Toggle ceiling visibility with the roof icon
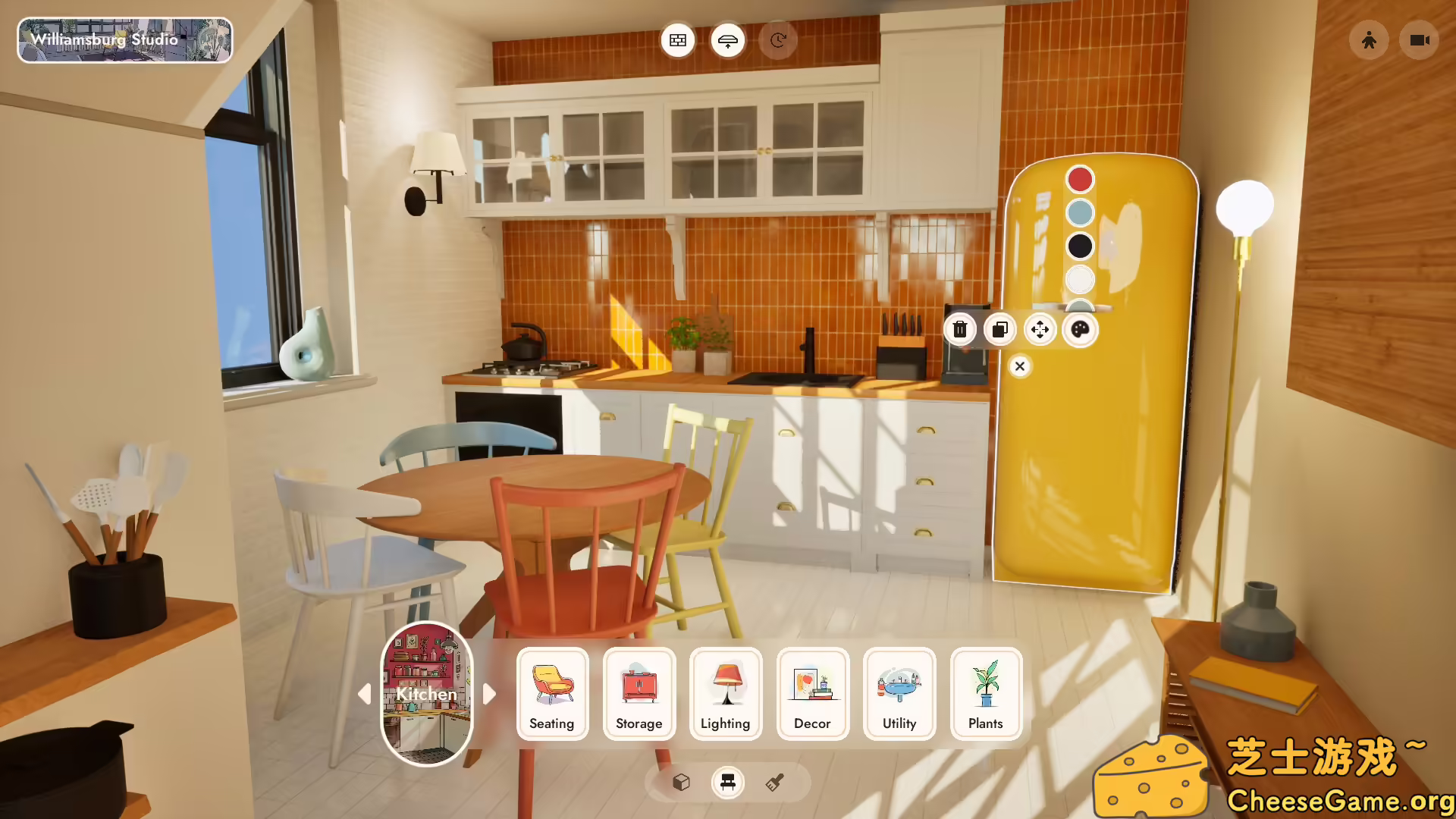 point(727,40)
